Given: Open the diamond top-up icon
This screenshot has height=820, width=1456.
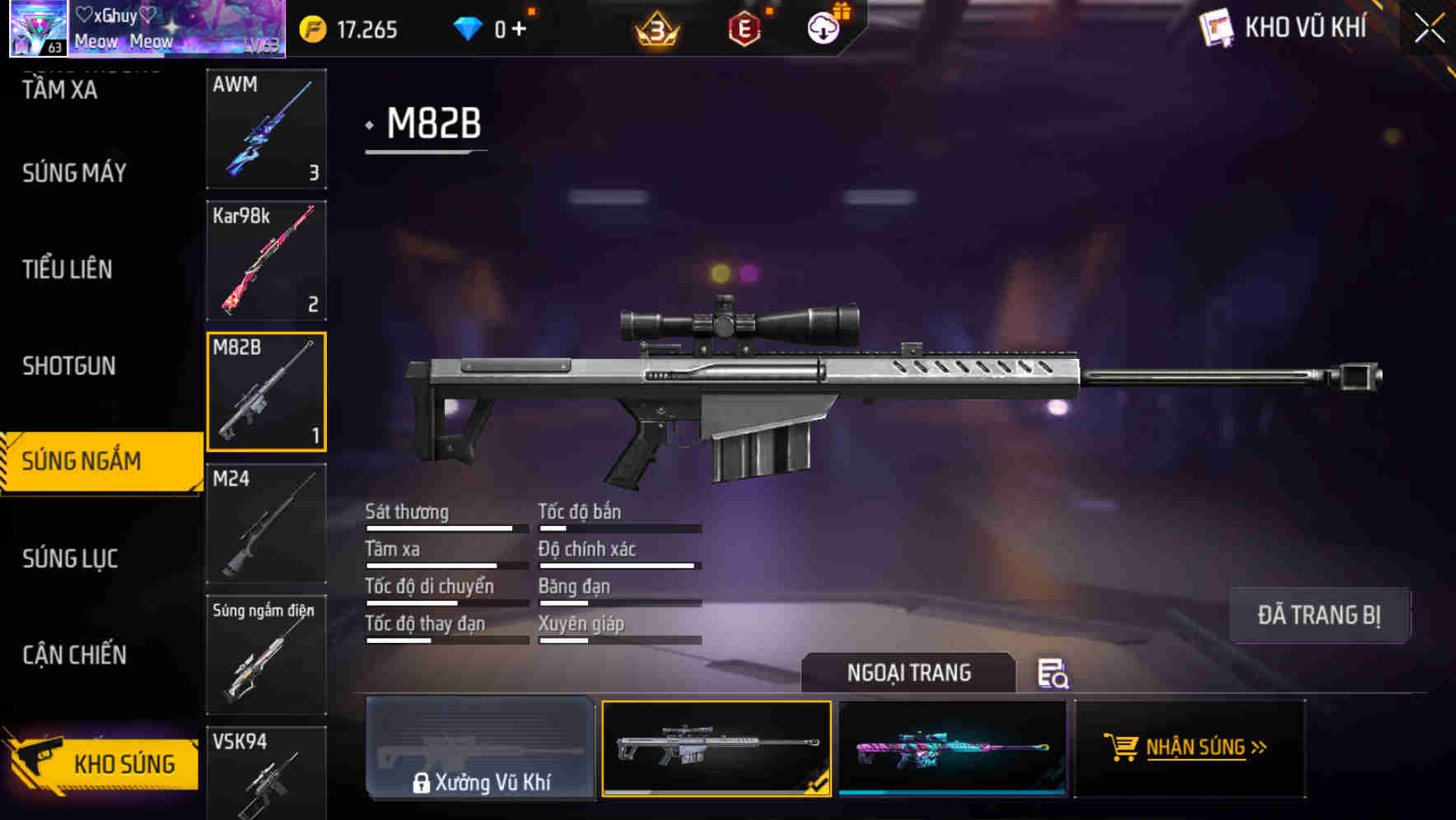Looking at the screenshot, I should pos(468,27).
